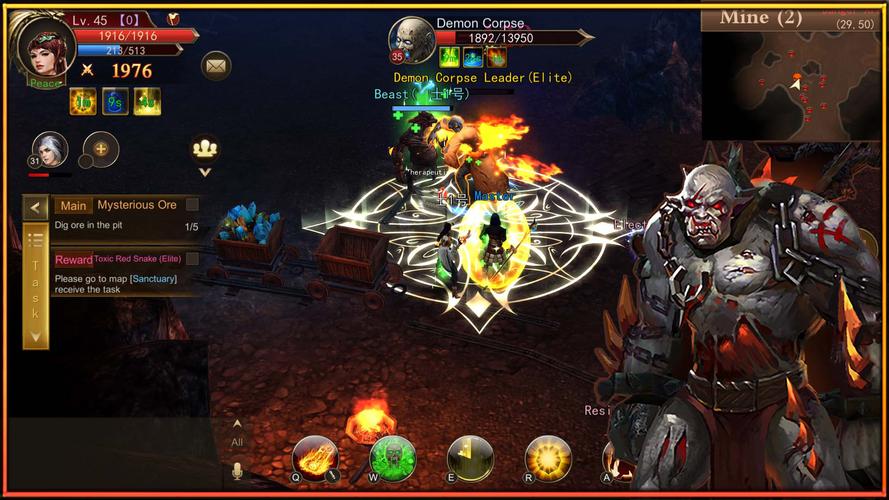
Task: Tick the Mysterious Ore quest checkbox
Action: point(192,205)
